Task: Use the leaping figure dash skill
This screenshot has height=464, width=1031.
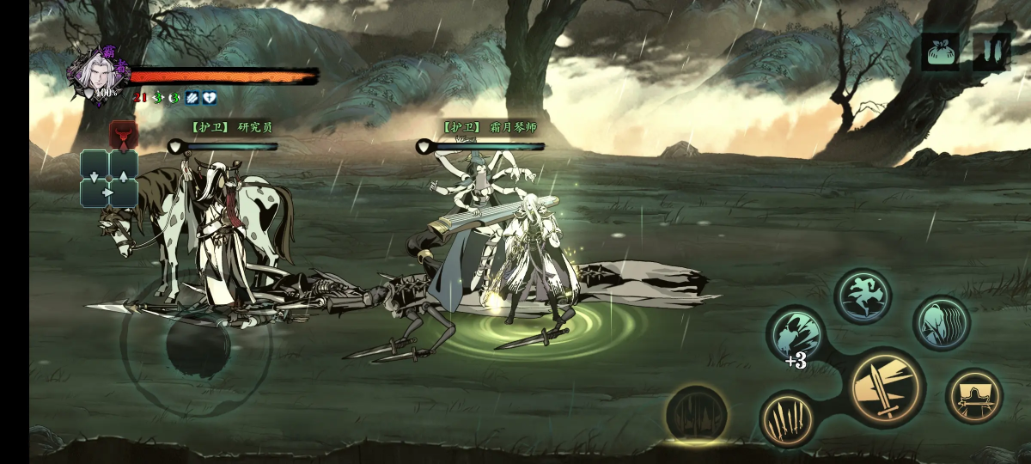Action: tap(863, 296)
